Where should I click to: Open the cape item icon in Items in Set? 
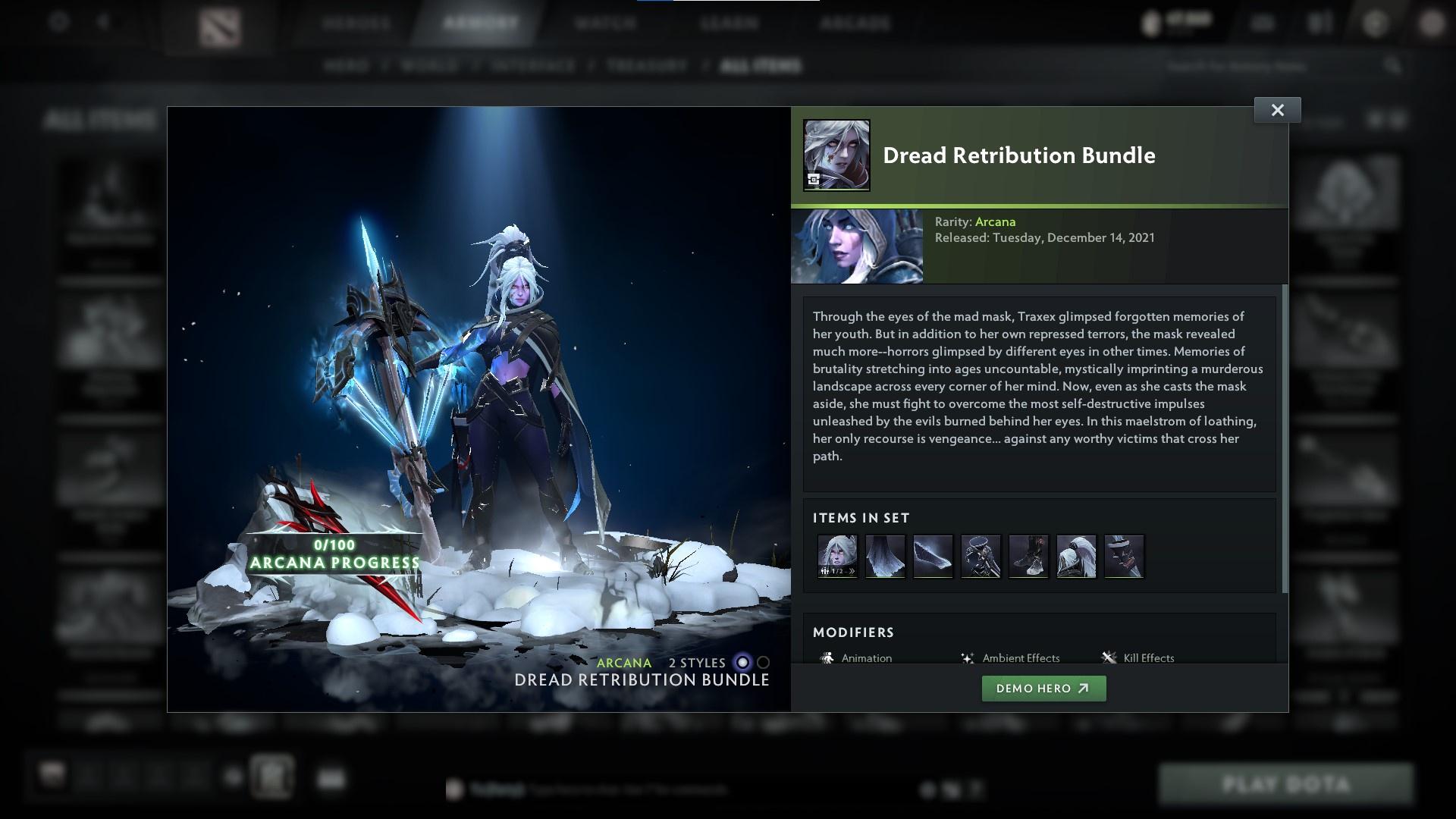pos(885,556)
